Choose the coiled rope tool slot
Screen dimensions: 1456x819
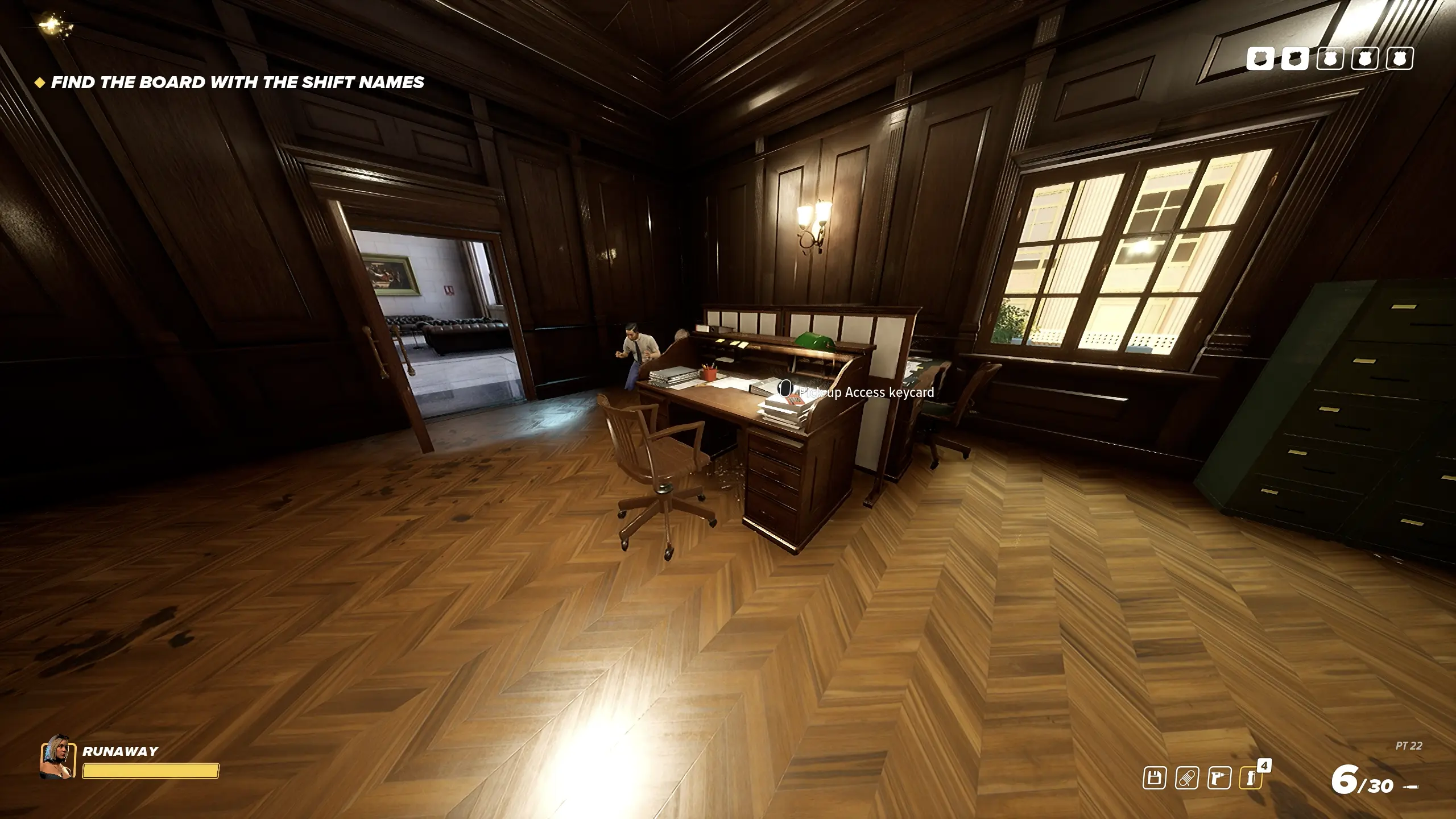coord(1187,778)
